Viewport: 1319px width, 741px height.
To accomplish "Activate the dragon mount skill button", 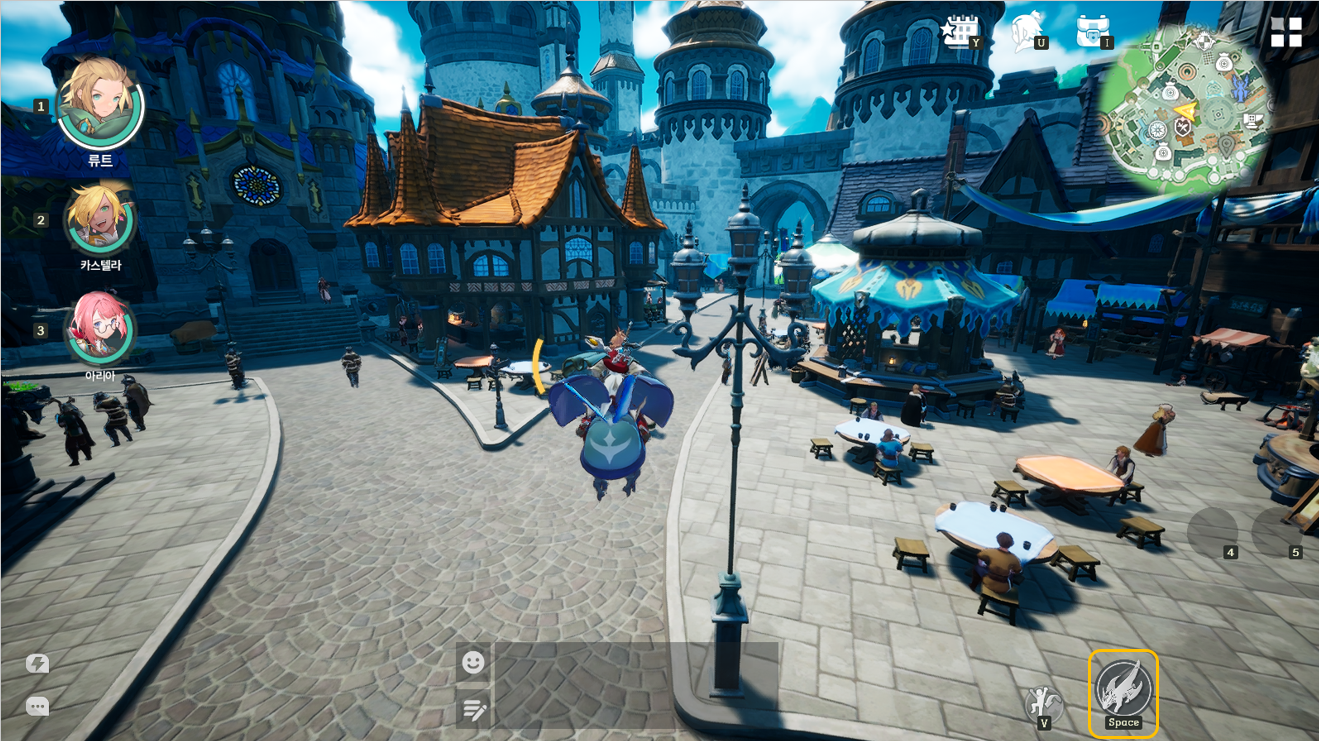I will coord(1123,692).
